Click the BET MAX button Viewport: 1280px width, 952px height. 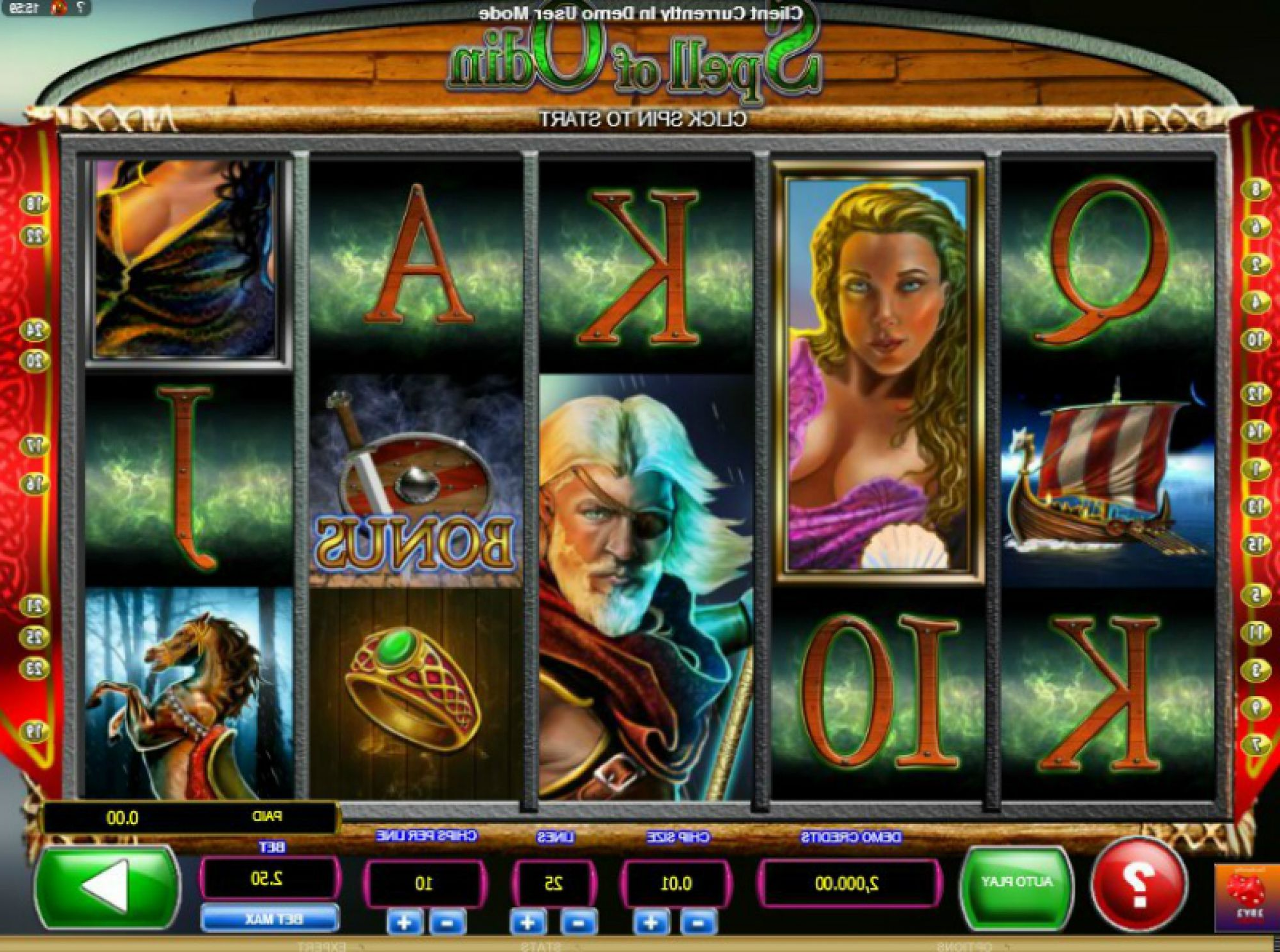pos(271,919)
